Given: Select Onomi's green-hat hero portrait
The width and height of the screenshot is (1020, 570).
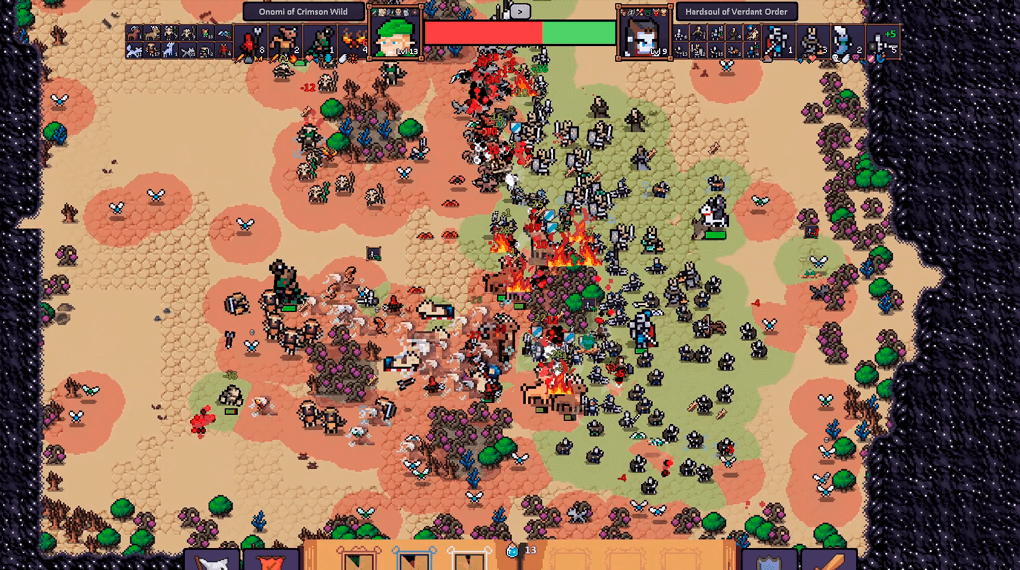Looking at the screenshot, I should click(394, 33).
